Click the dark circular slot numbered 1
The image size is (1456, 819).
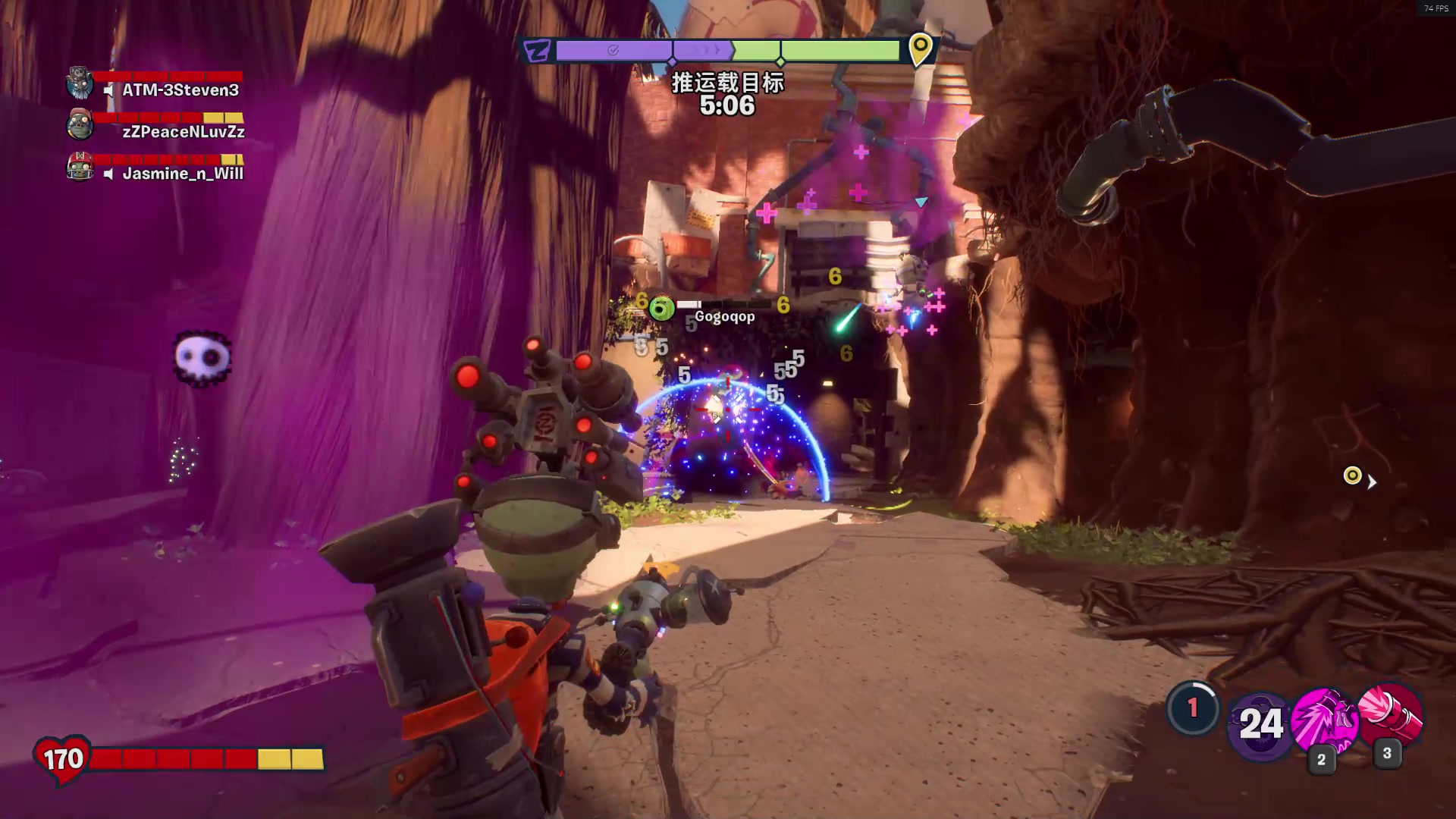pos(1192,708)
